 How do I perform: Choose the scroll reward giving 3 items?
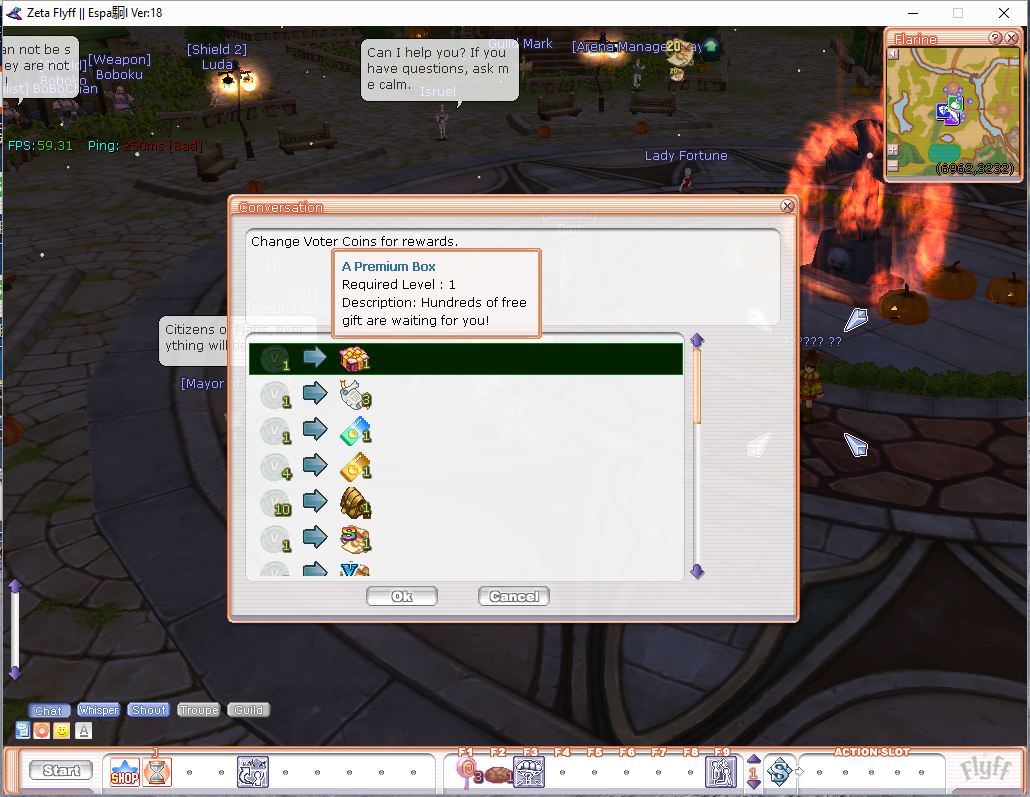pyautogui.click(x=465, y=395)
